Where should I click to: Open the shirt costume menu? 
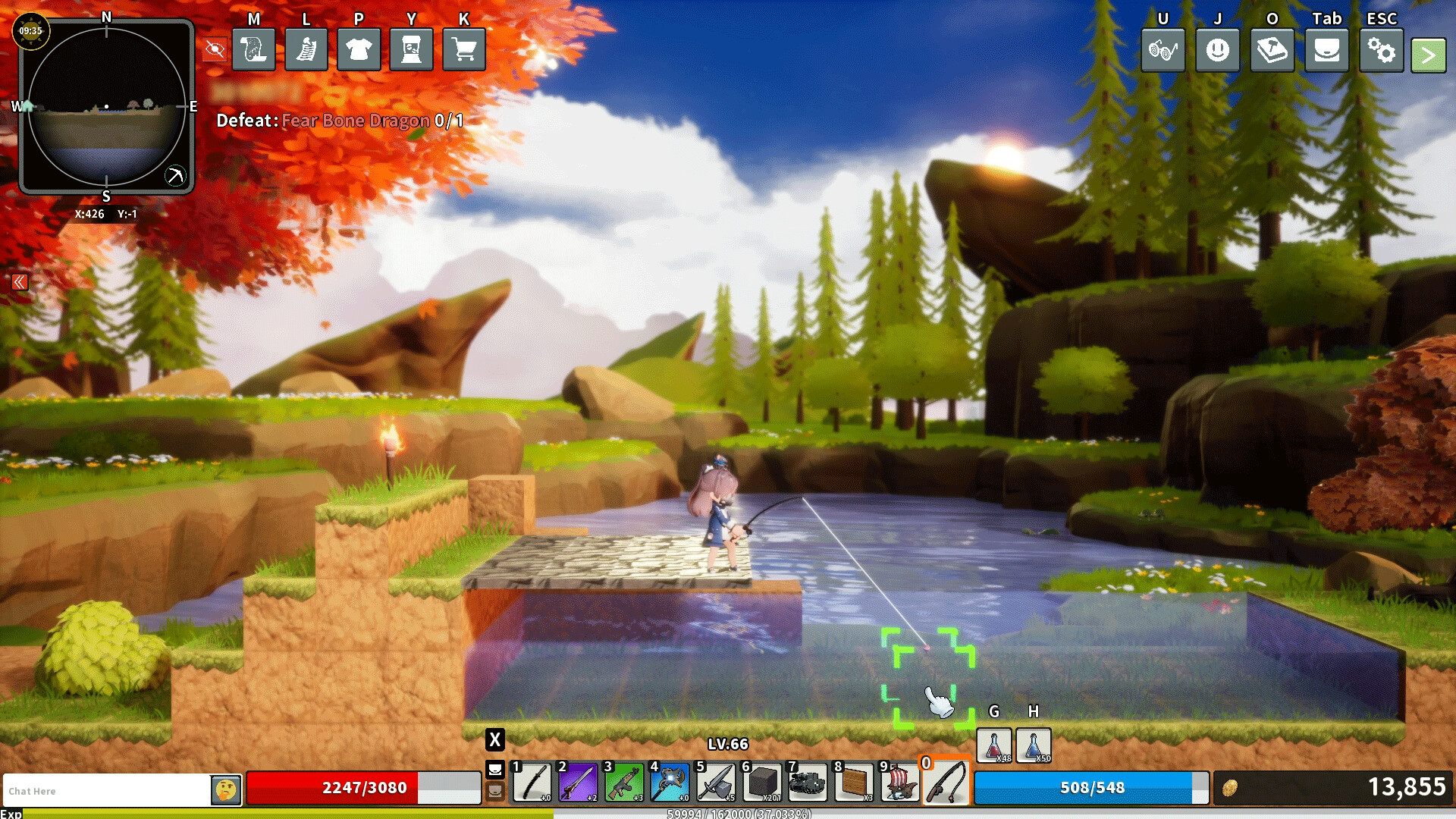pyautogui.click(x=359, y=50)
